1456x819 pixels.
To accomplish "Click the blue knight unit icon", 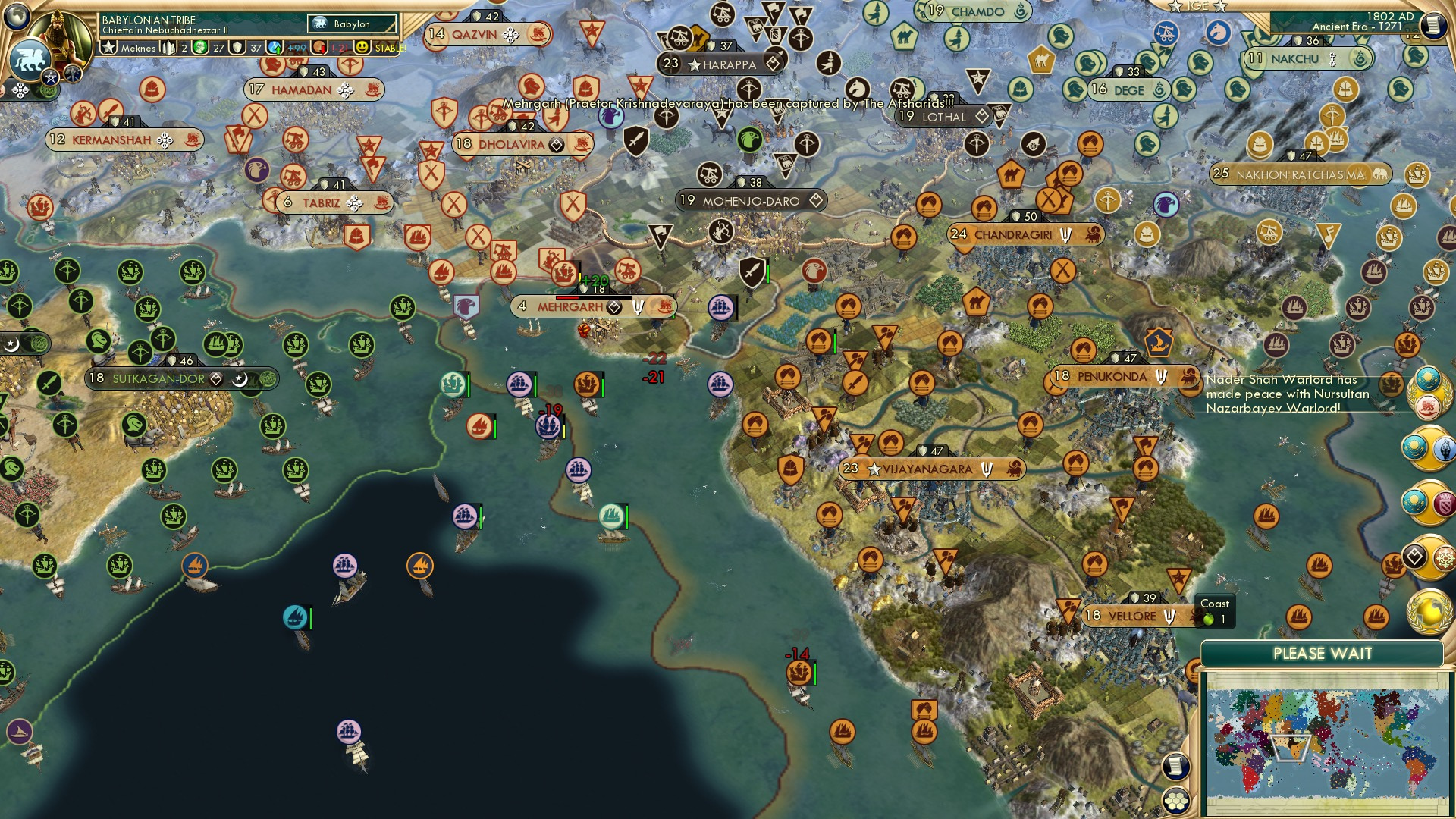I will [1218, 33].
